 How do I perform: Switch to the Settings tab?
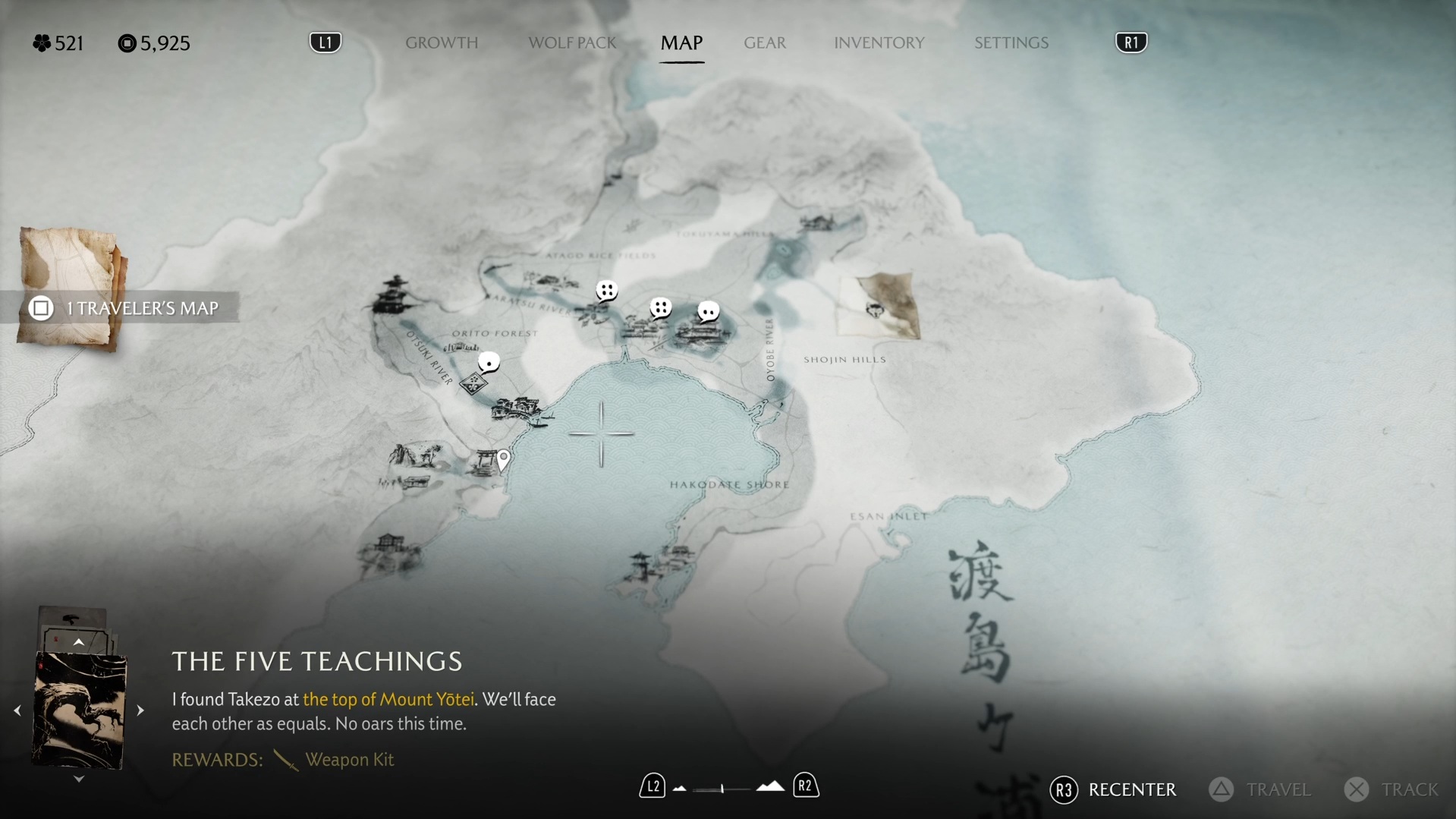[x=1011, y=43]
